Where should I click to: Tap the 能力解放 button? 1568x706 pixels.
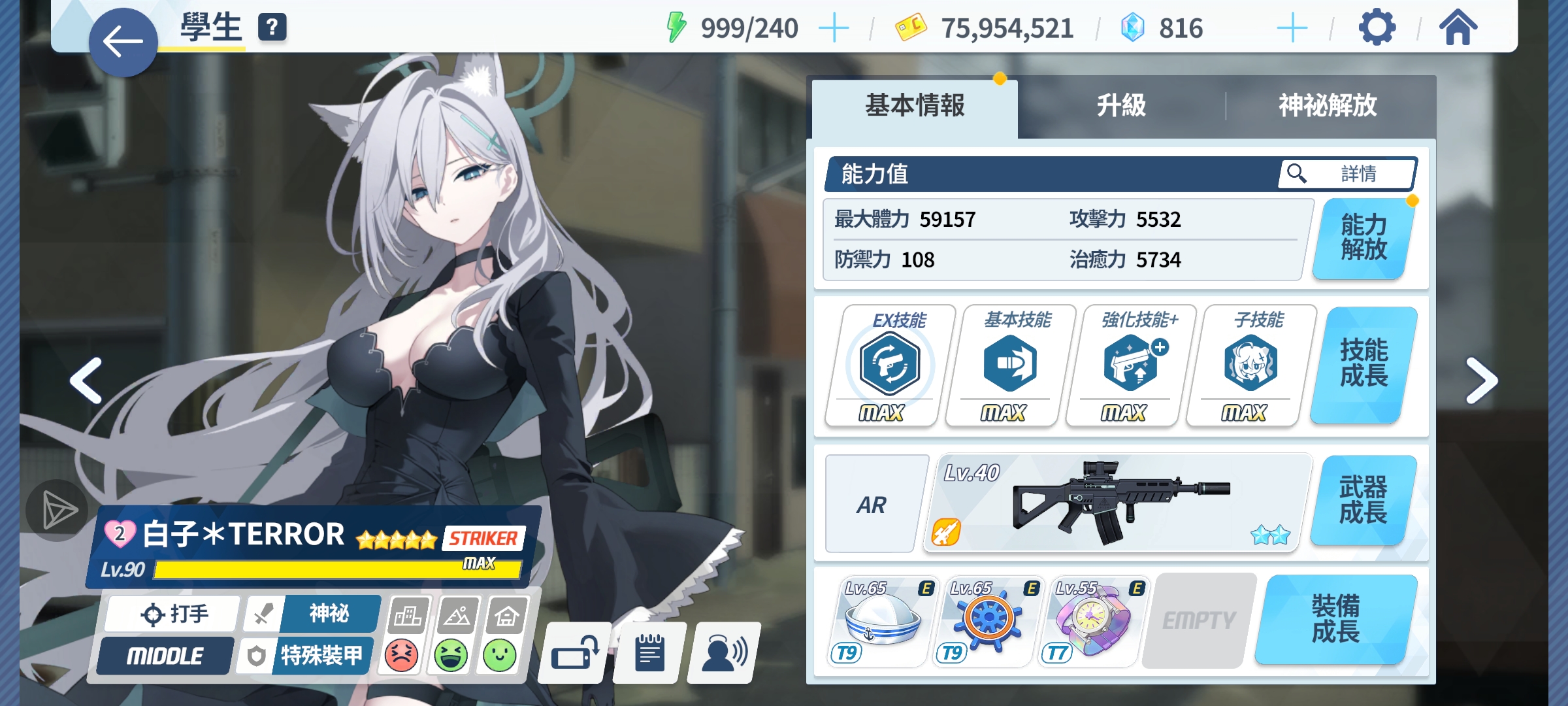tap(1364, 238)
